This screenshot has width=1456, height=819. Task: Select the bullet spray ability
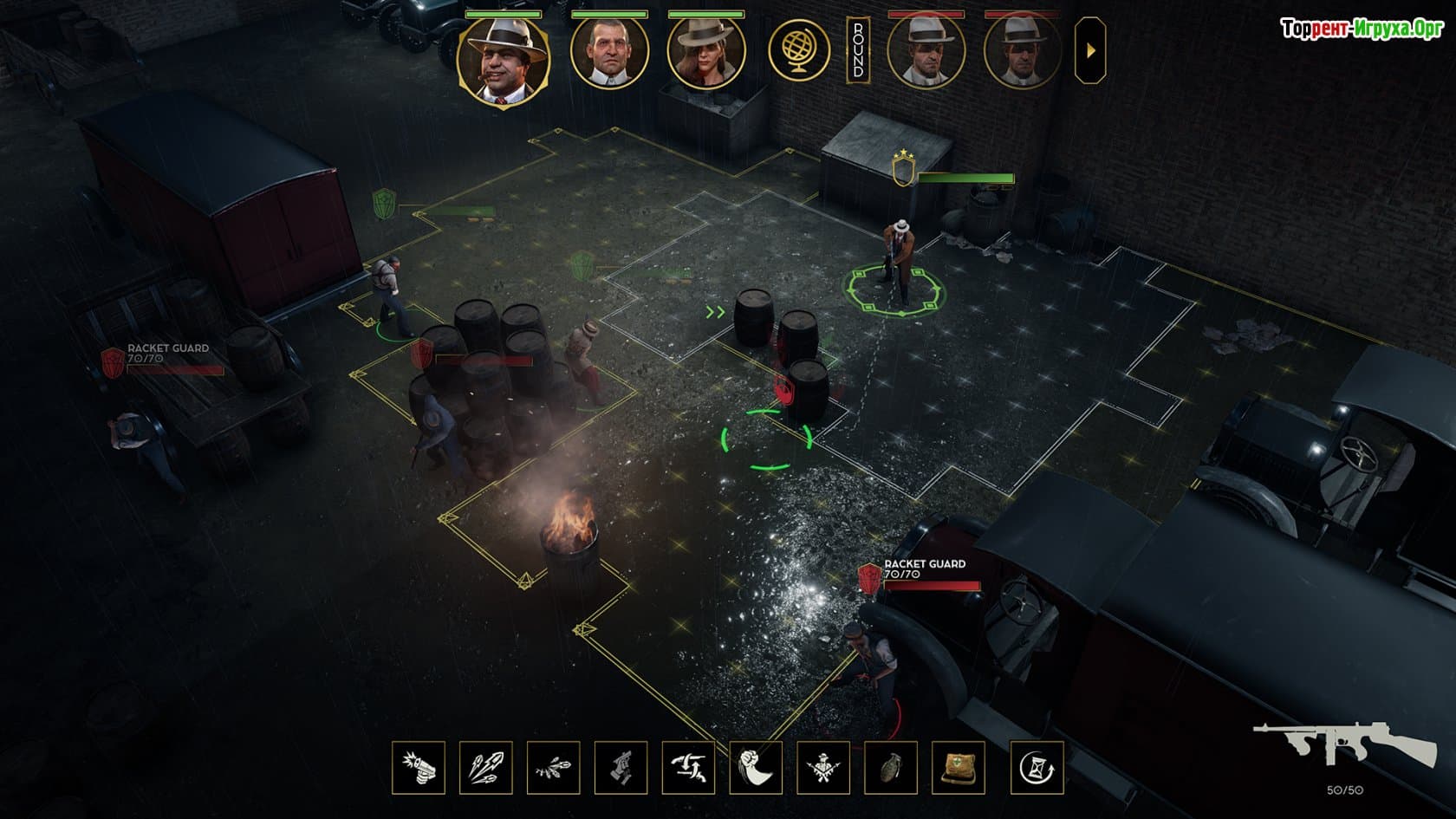point(554,768)
